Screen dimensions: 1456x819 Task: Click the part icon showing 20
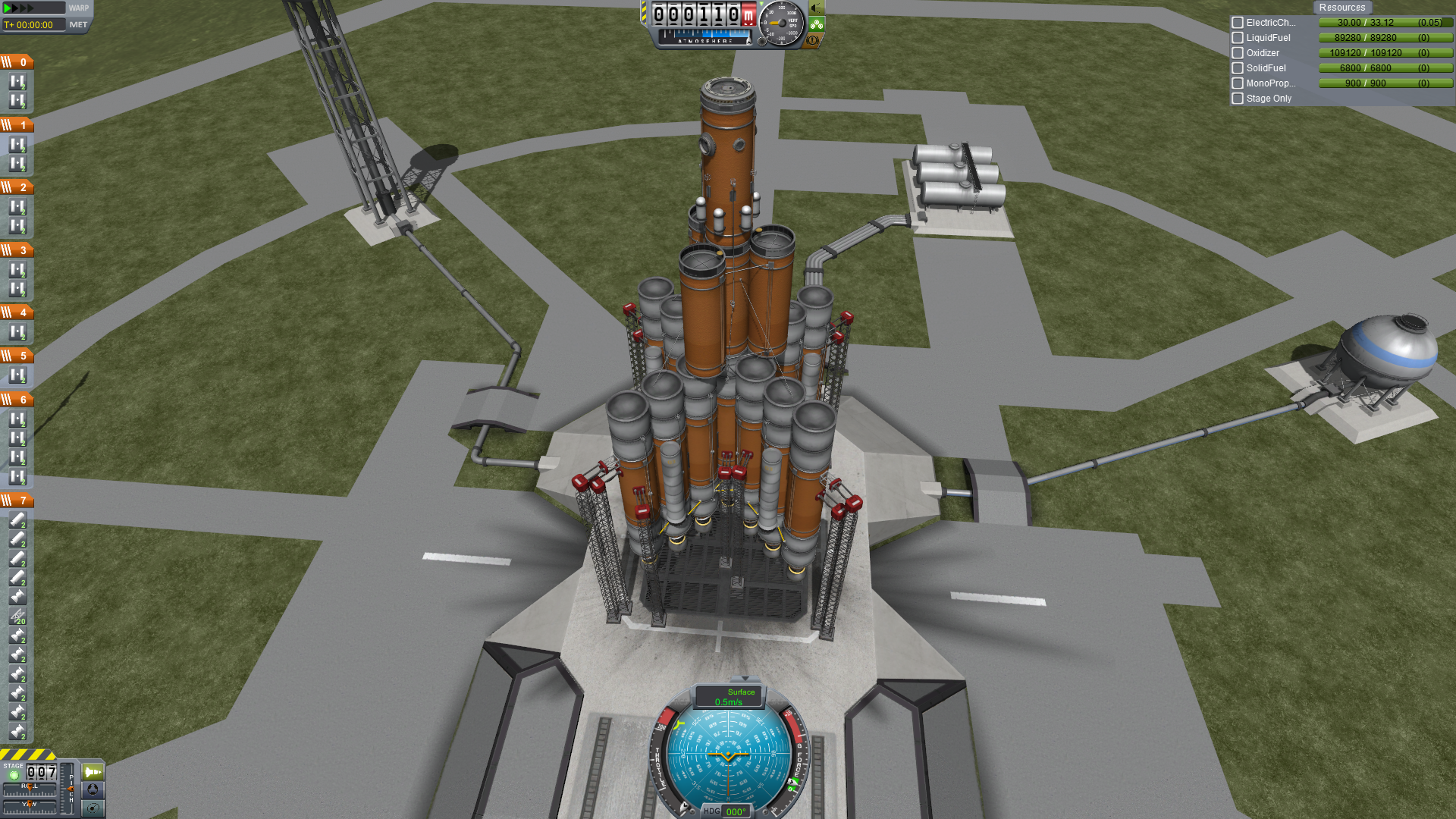[17, 617]
